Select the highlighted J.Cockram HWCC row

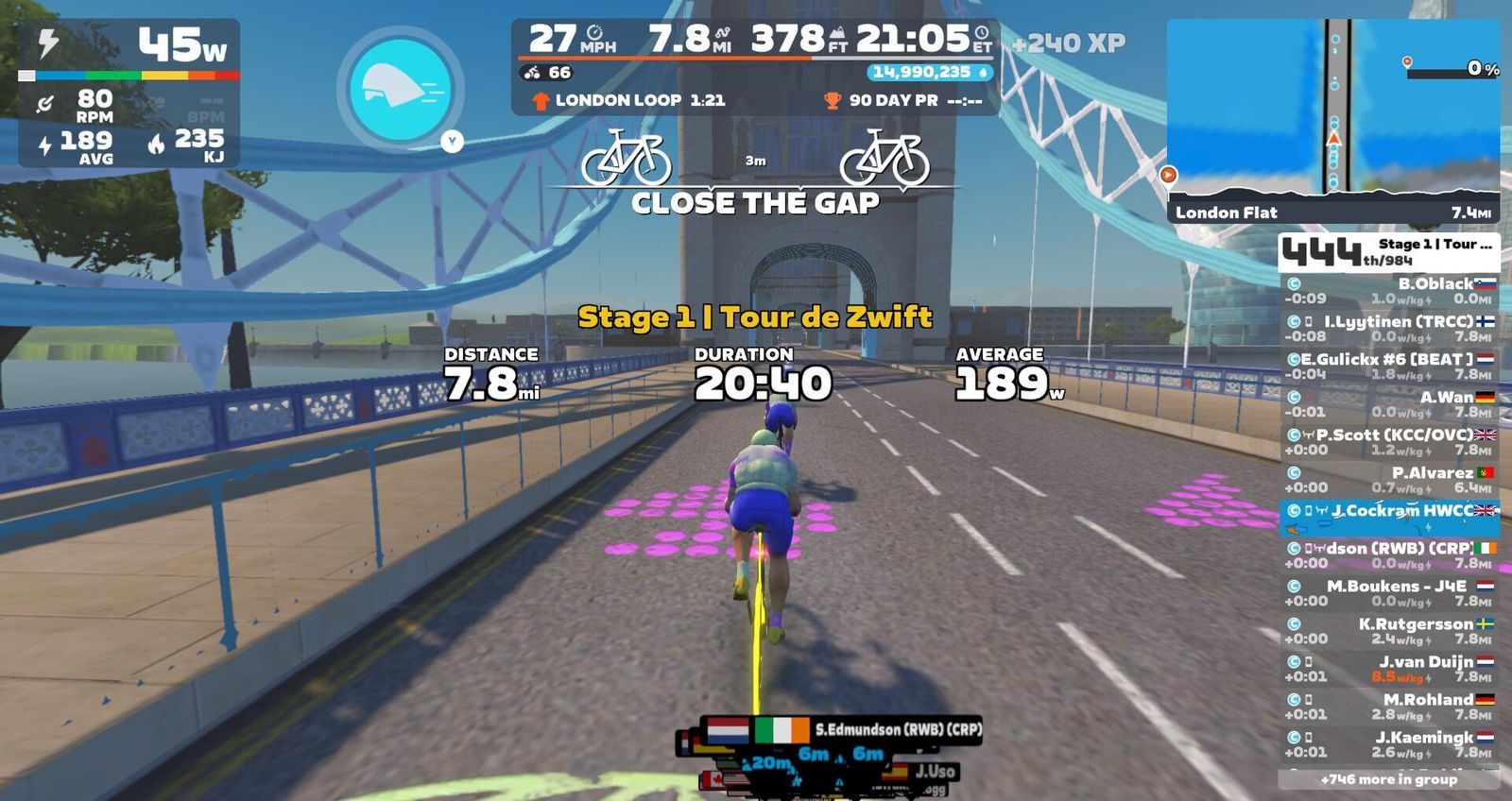pyautogui.click(x=1389, y=515)
